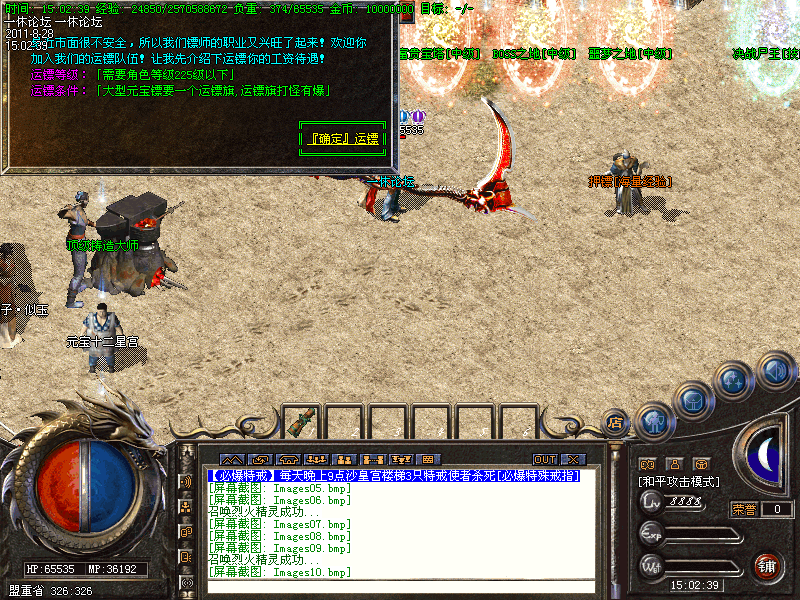Click the OUT button above chat

pos(545,460)
